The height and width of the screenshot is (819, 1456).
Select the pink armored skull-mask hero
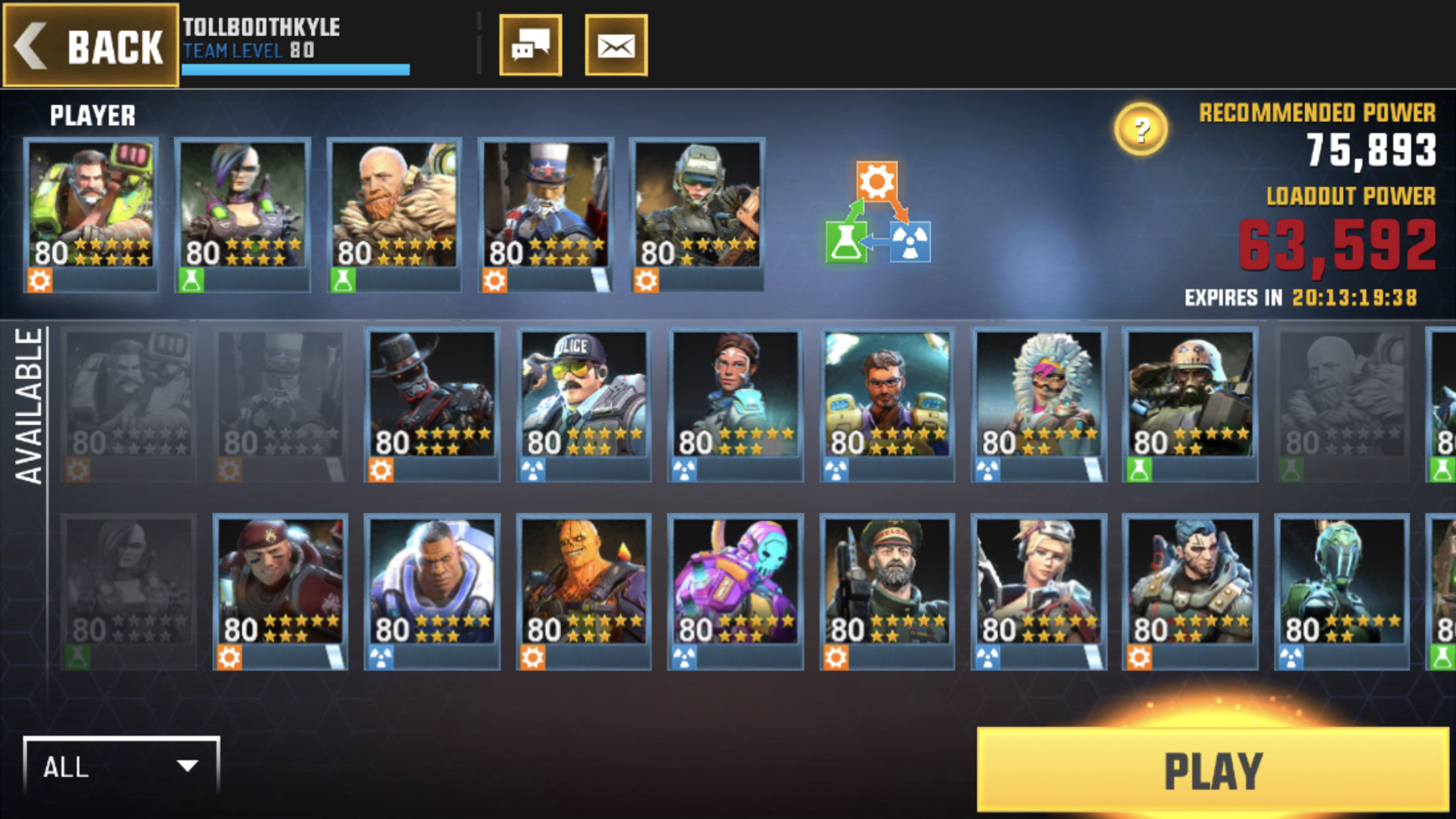point(735,590)
